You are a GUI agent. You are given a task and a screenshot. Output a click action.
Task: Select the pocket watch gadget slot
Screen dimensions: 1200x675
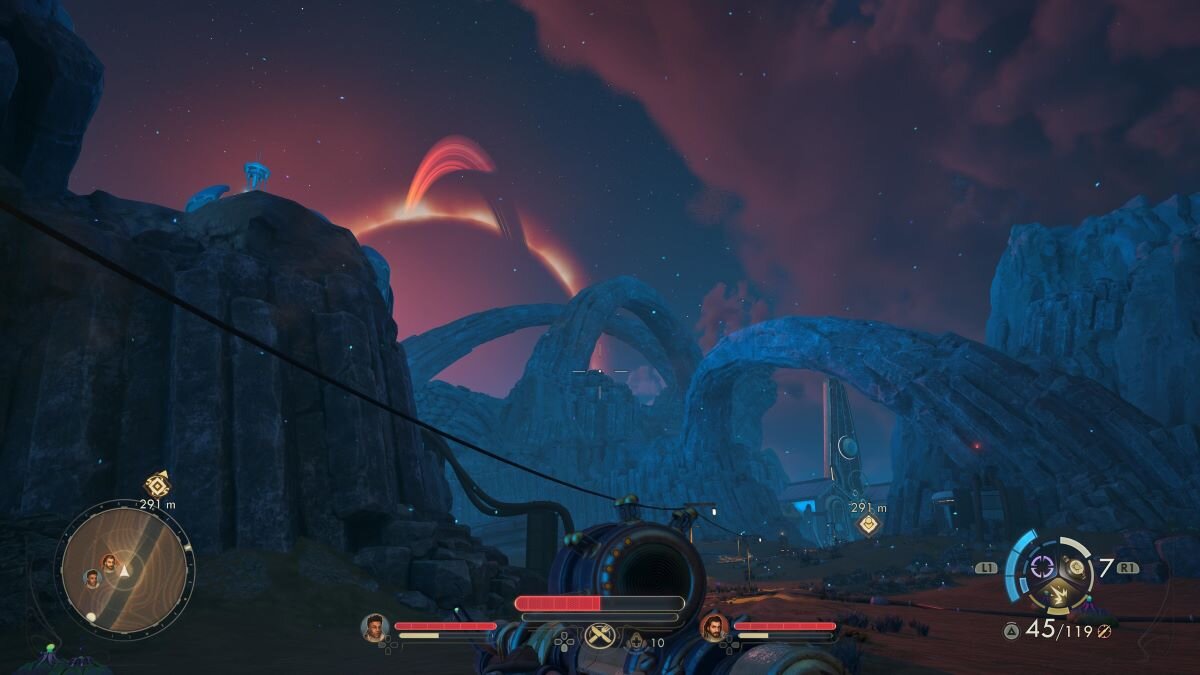(1076, 567)
